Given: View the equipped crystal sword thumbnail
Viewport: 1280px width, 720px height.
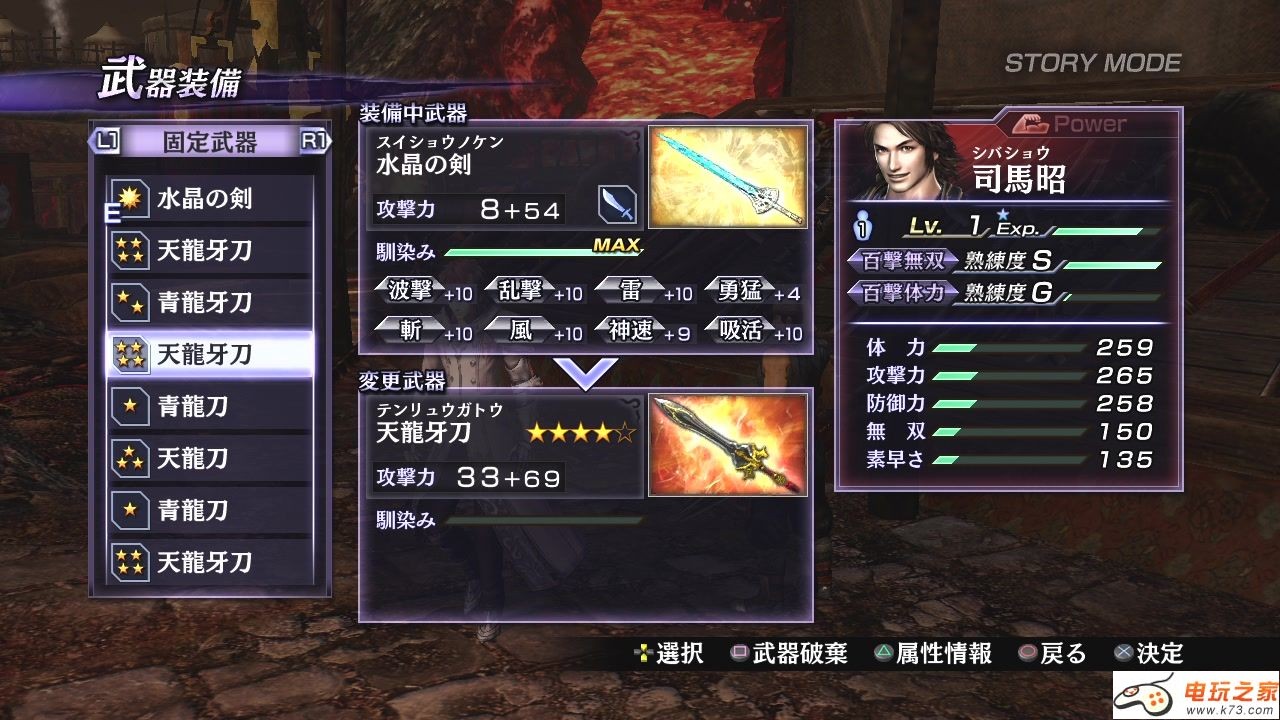Looking at the screenshot, I should point(727,178).
